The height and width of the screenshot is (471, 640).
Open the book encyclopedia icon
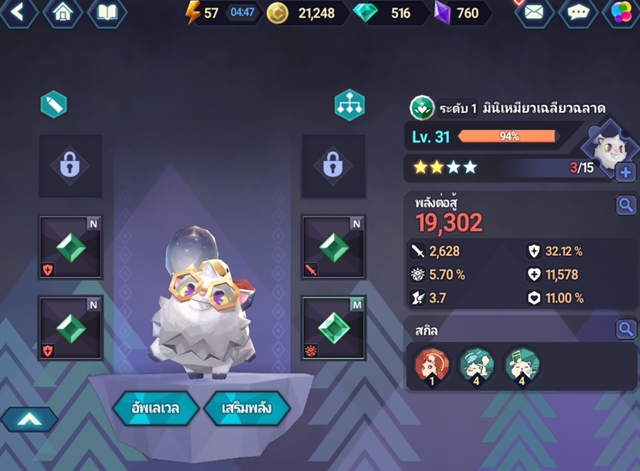click(107, 13)
